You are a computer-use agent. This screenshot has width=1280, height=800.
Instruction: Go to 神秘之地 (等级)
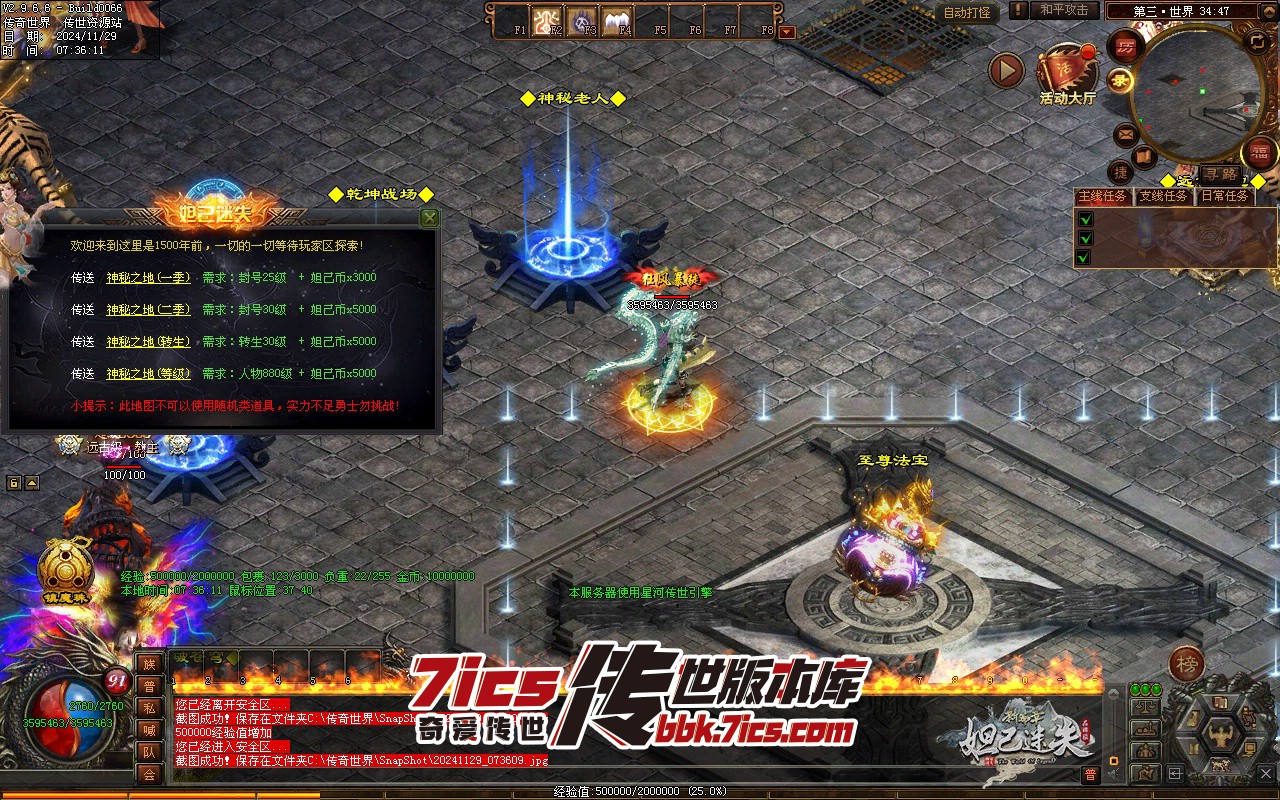pyautogui.click(x=148, y=374)
